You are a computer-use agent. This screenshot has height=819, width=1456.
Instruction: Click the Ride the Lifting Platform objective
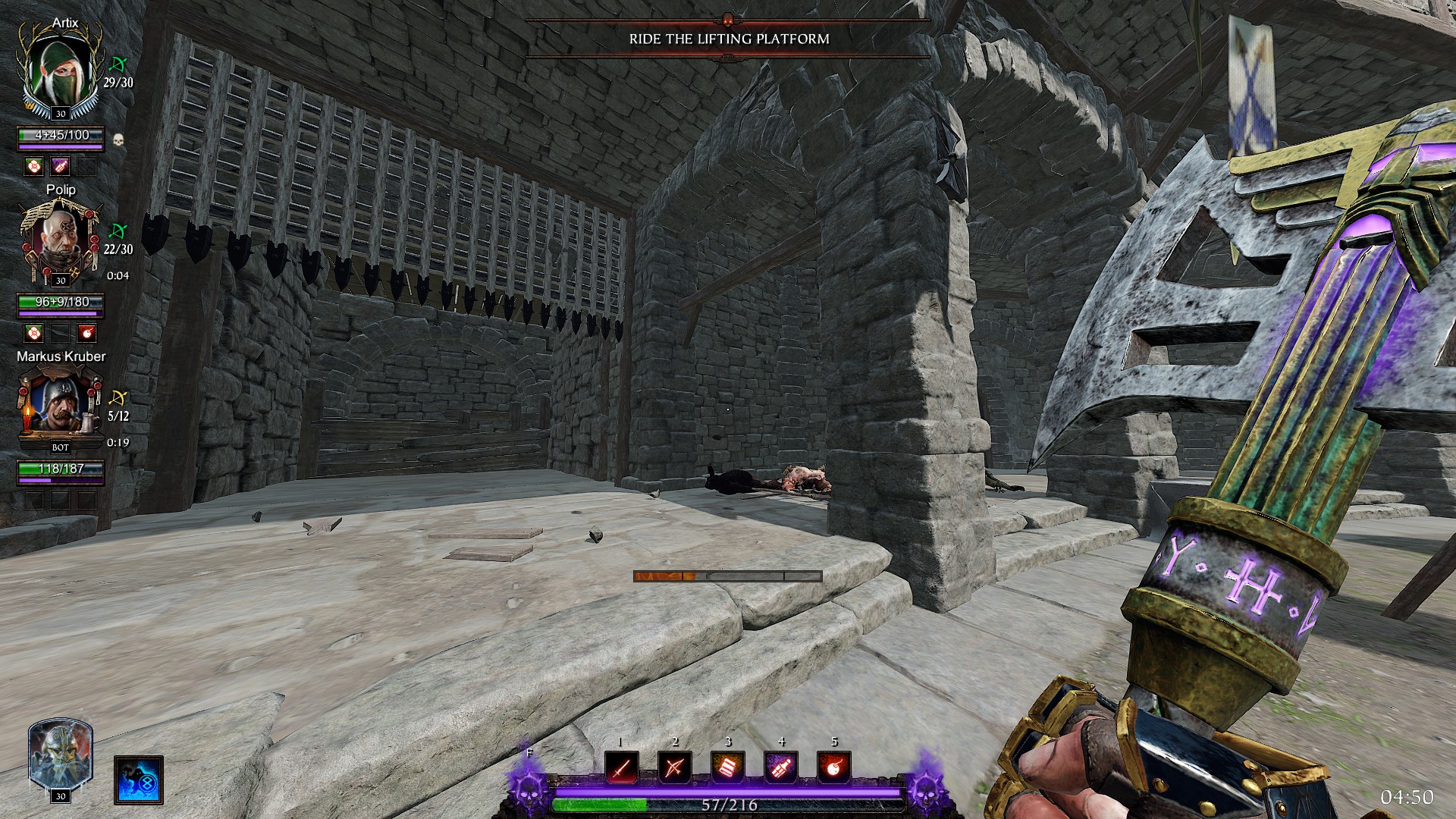729,39
